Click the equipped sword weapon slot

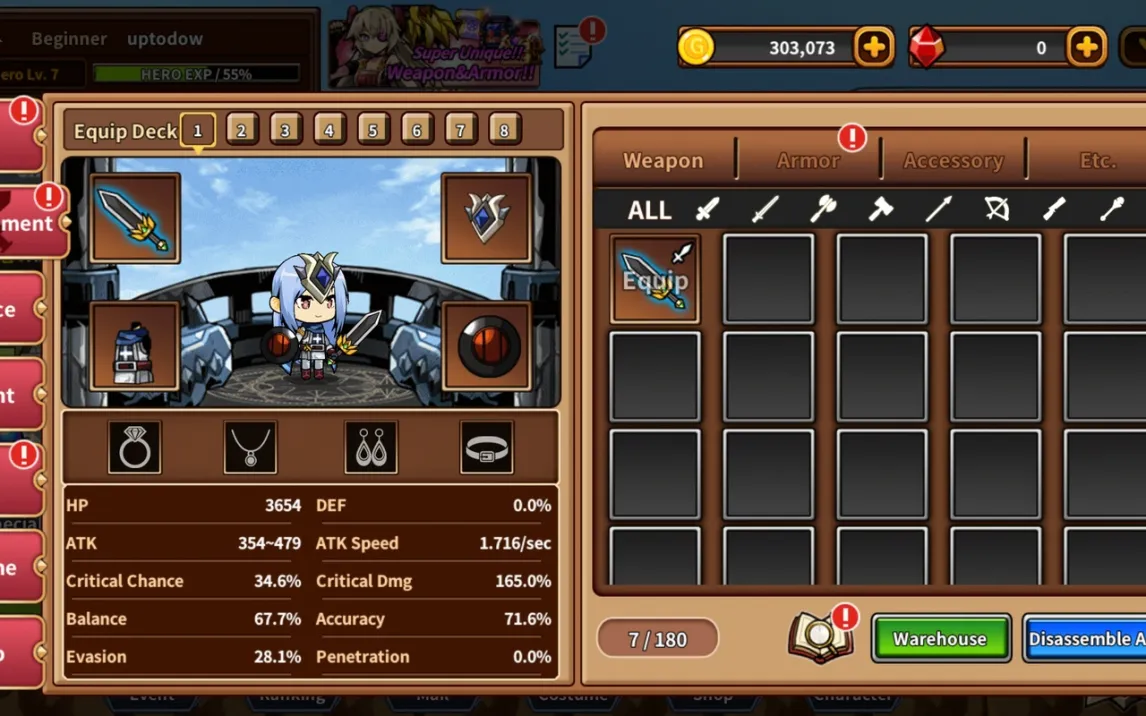click(x=135, y=218)
